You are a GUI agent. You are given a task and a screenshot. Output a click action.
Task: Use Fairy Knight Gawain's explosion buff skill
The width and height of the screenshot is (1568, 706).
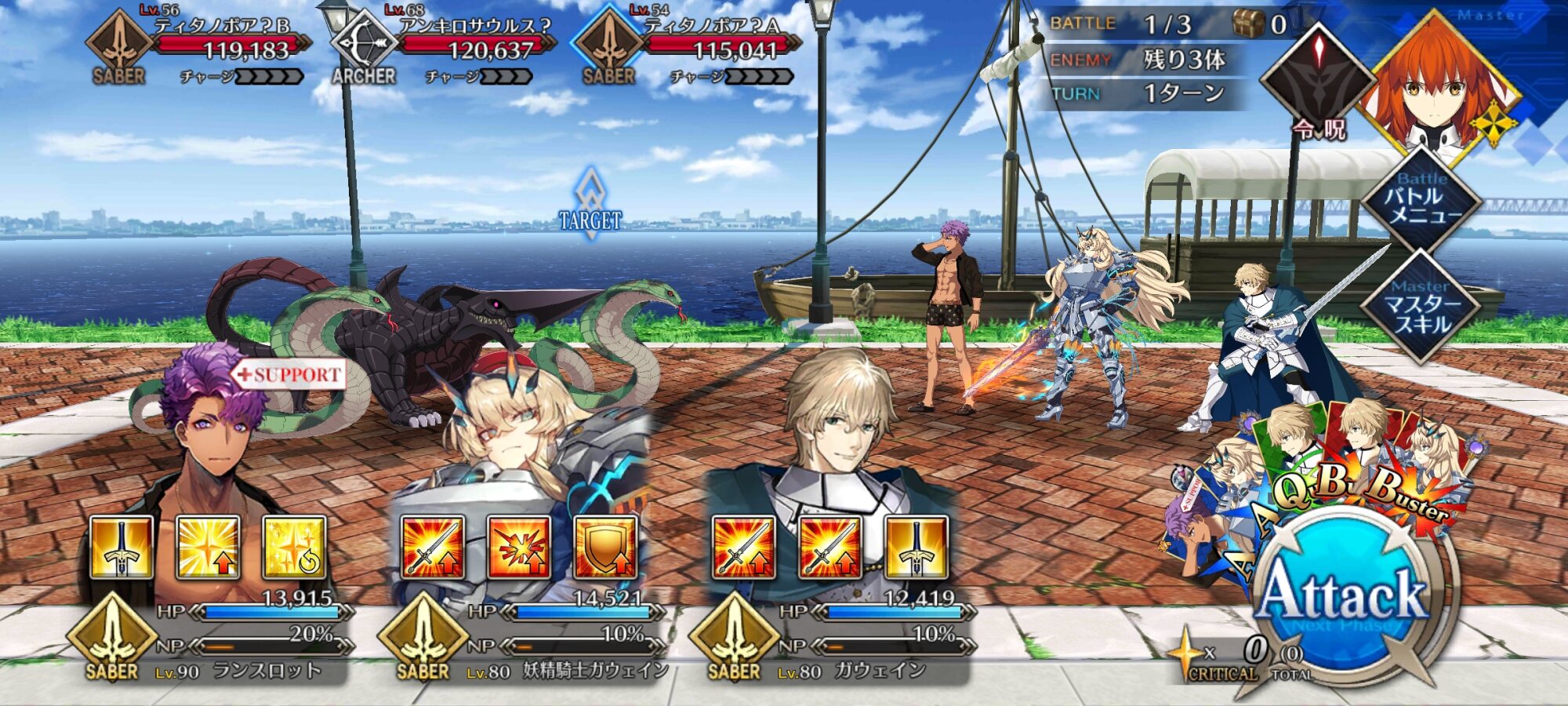[x=519, y=547]
